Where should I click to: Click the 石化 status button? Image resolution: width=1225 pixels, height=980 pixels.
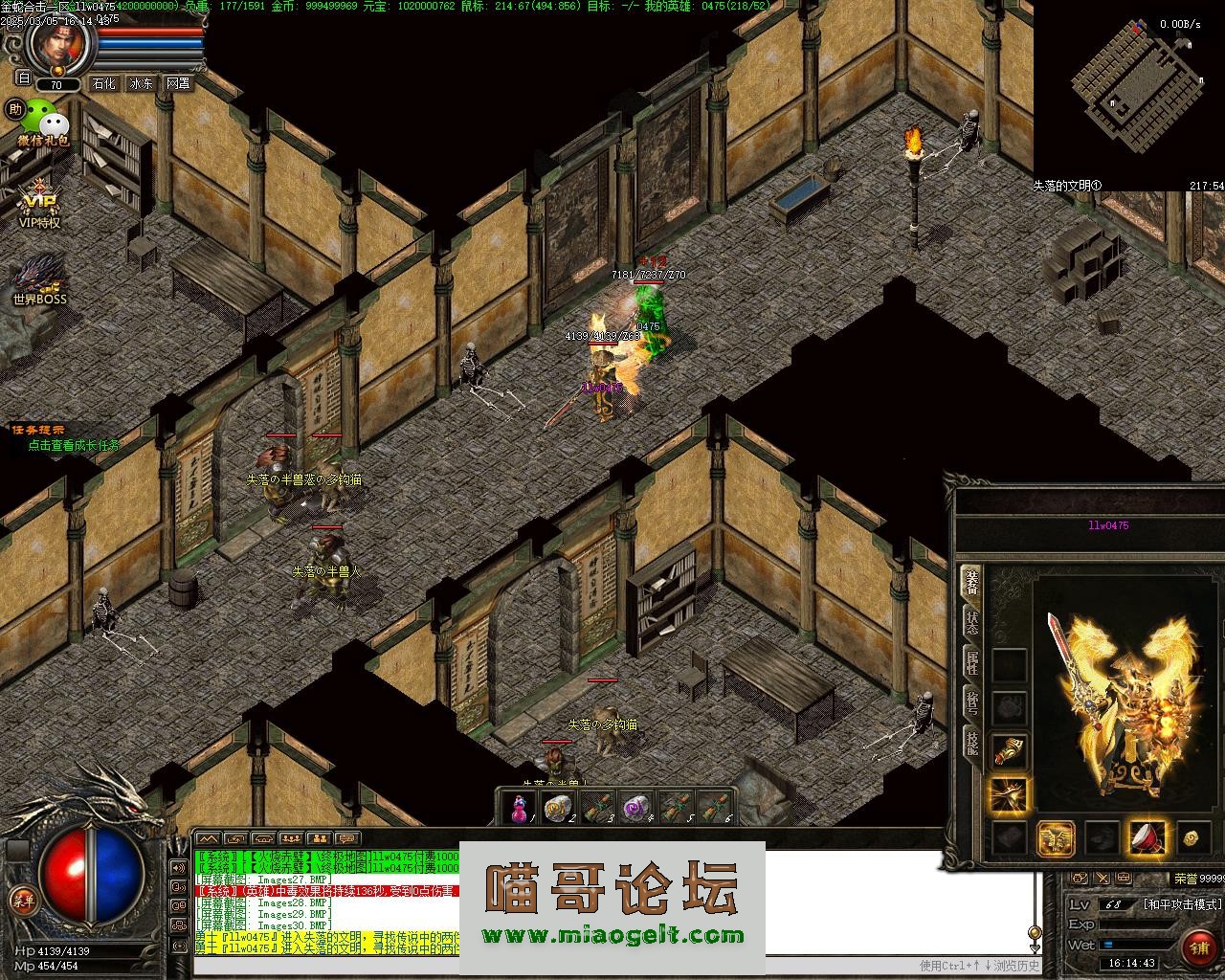(103, 84)
